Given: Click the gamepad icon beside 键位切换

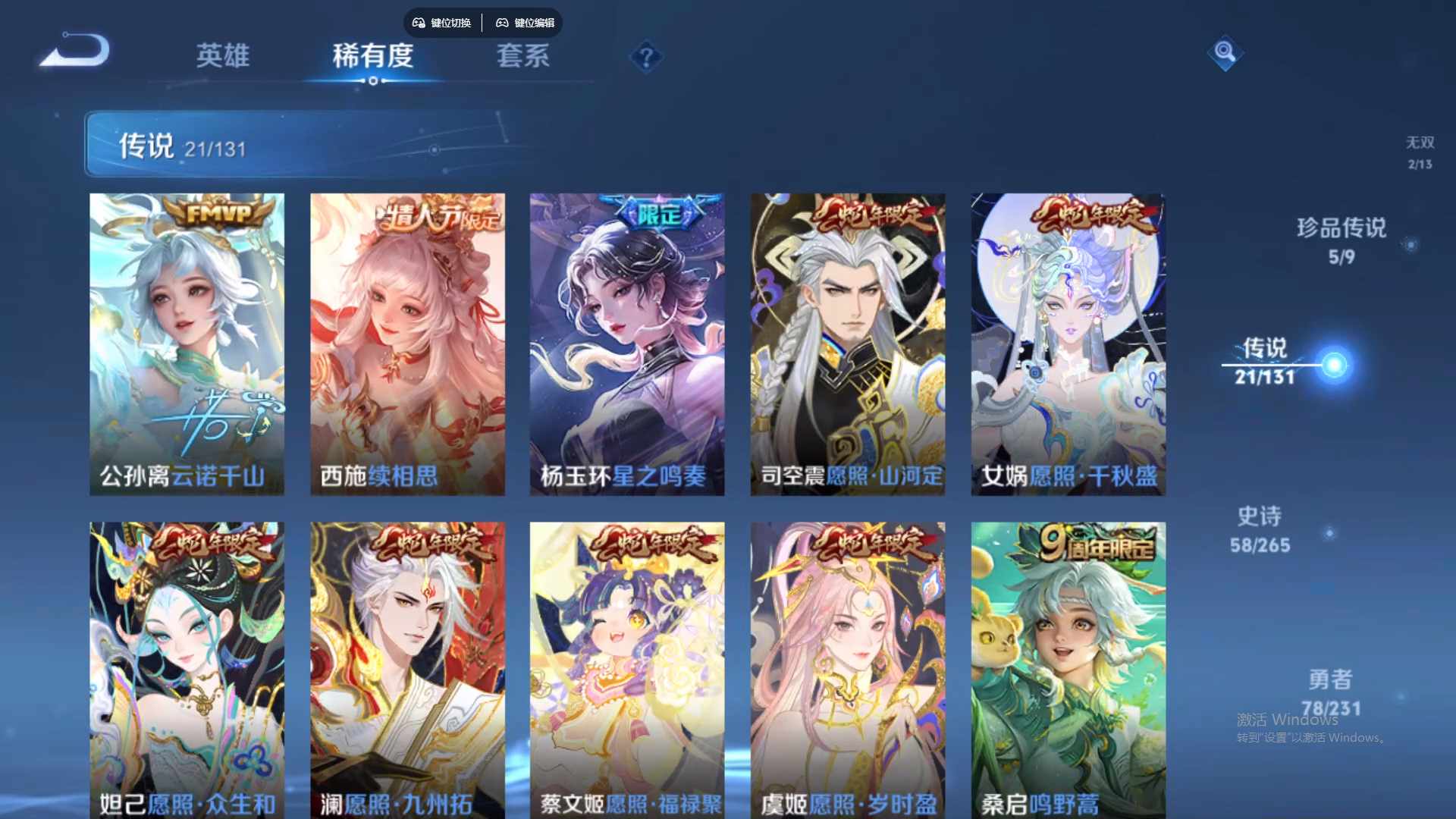Looking at the screenshot, I should tap(417, 23).
